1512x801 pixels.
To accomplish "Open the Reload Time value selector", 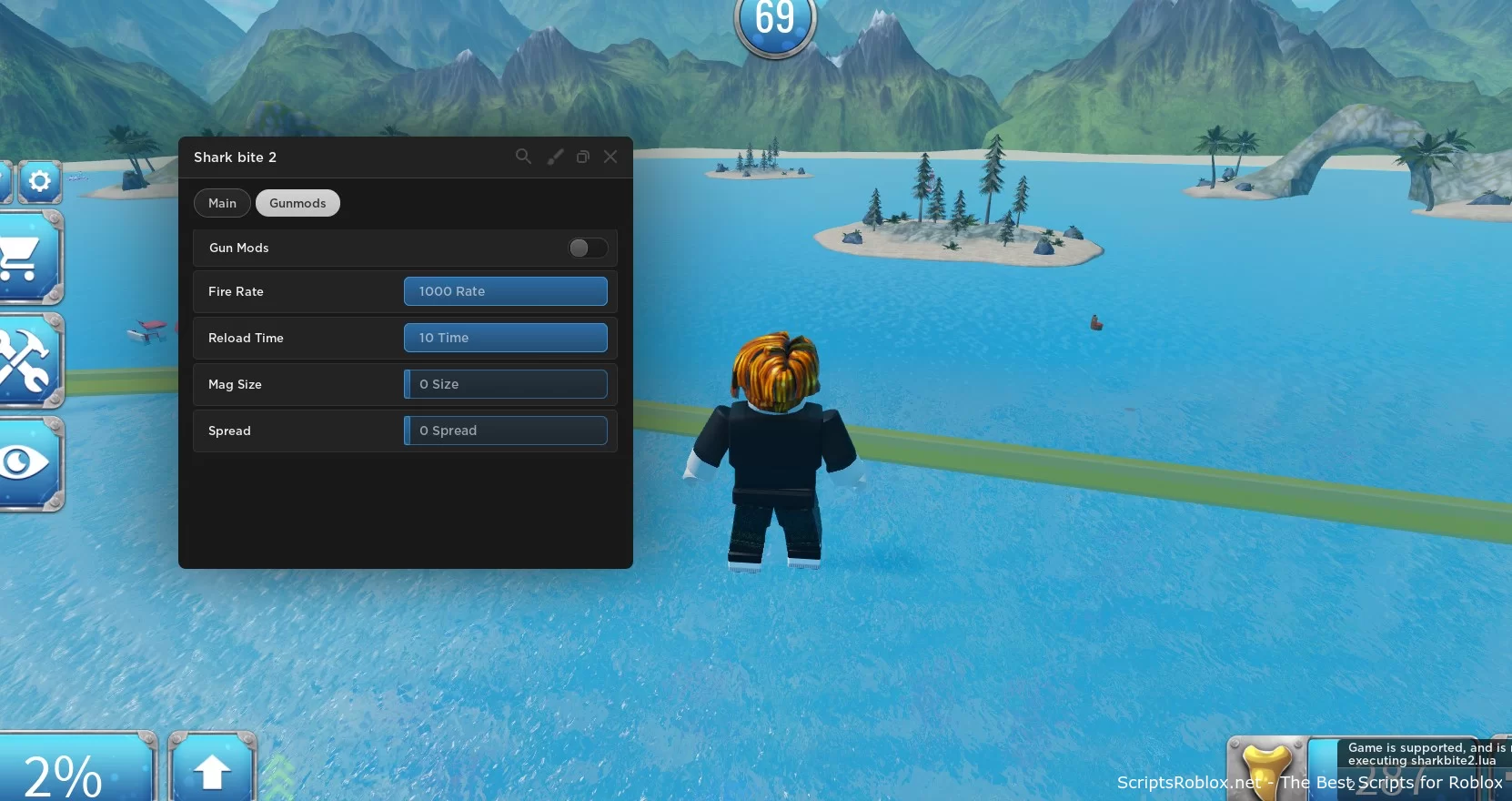I will (506, 338).
